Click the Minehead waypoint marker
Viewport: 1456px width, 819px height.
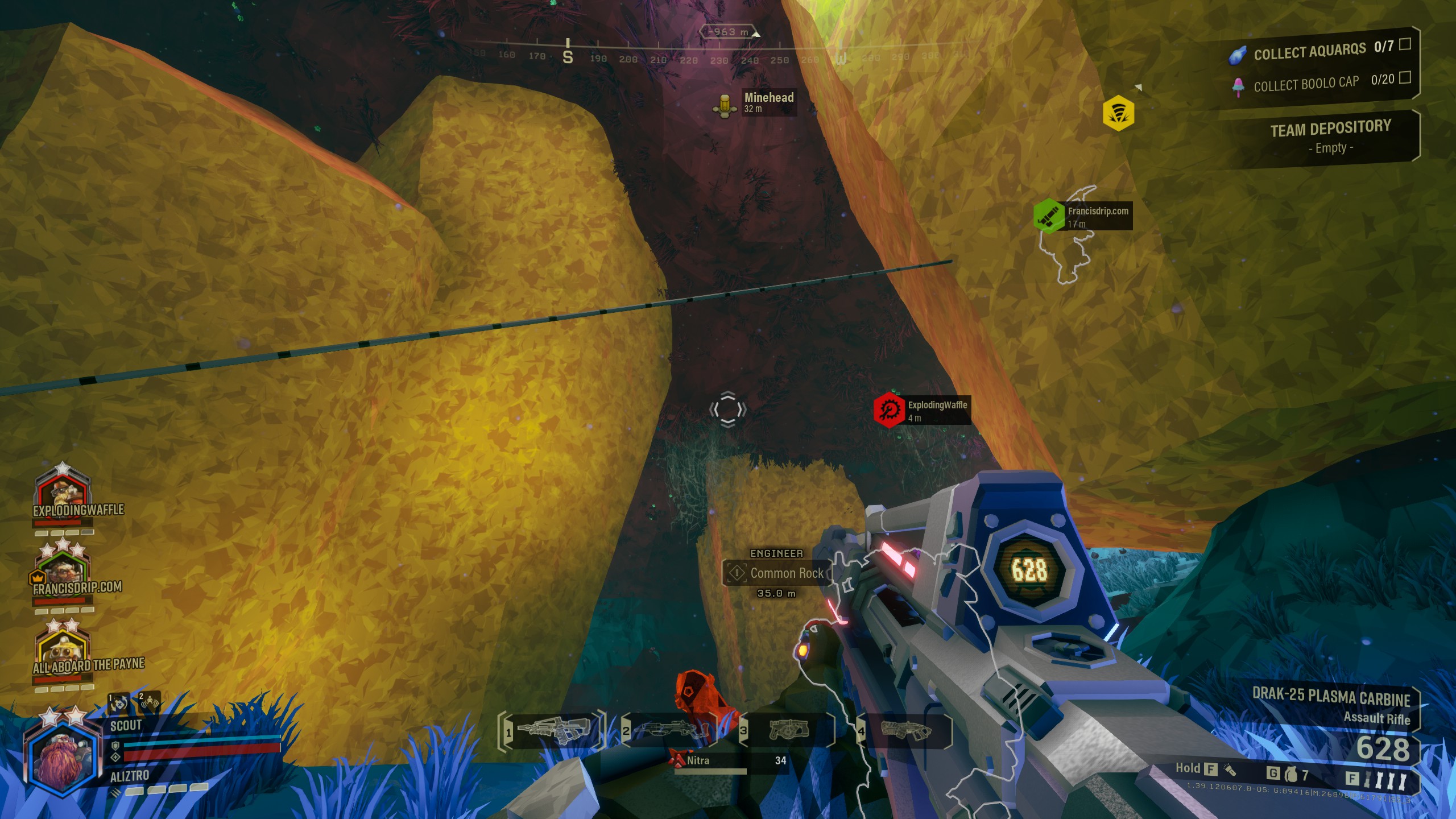pyautogui.click(x=725, y=105)
